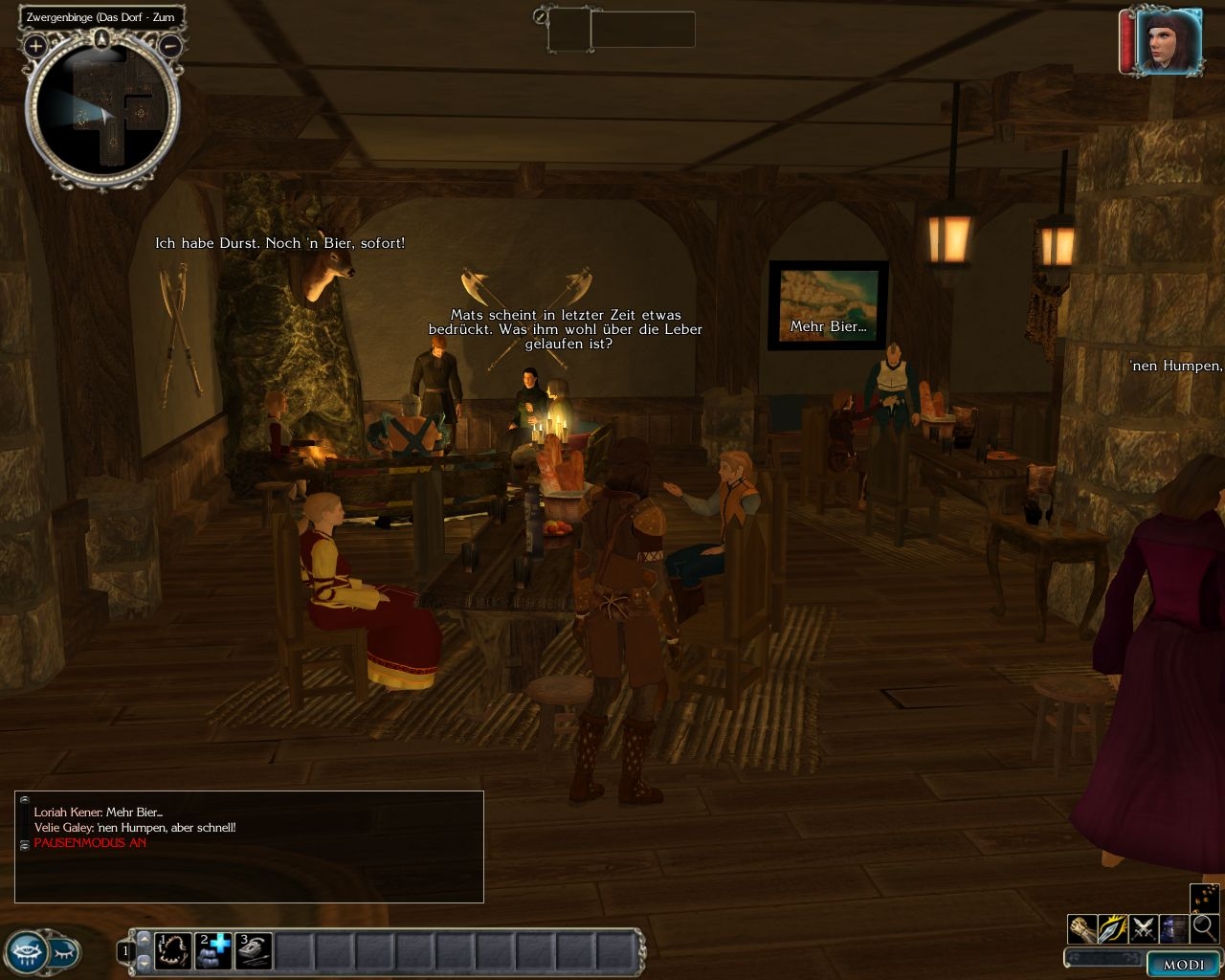Image resolution: width=1225 pixels, height=980 pixels.
Task: Click the minimap's north arrow button
Action: point(102,39)
